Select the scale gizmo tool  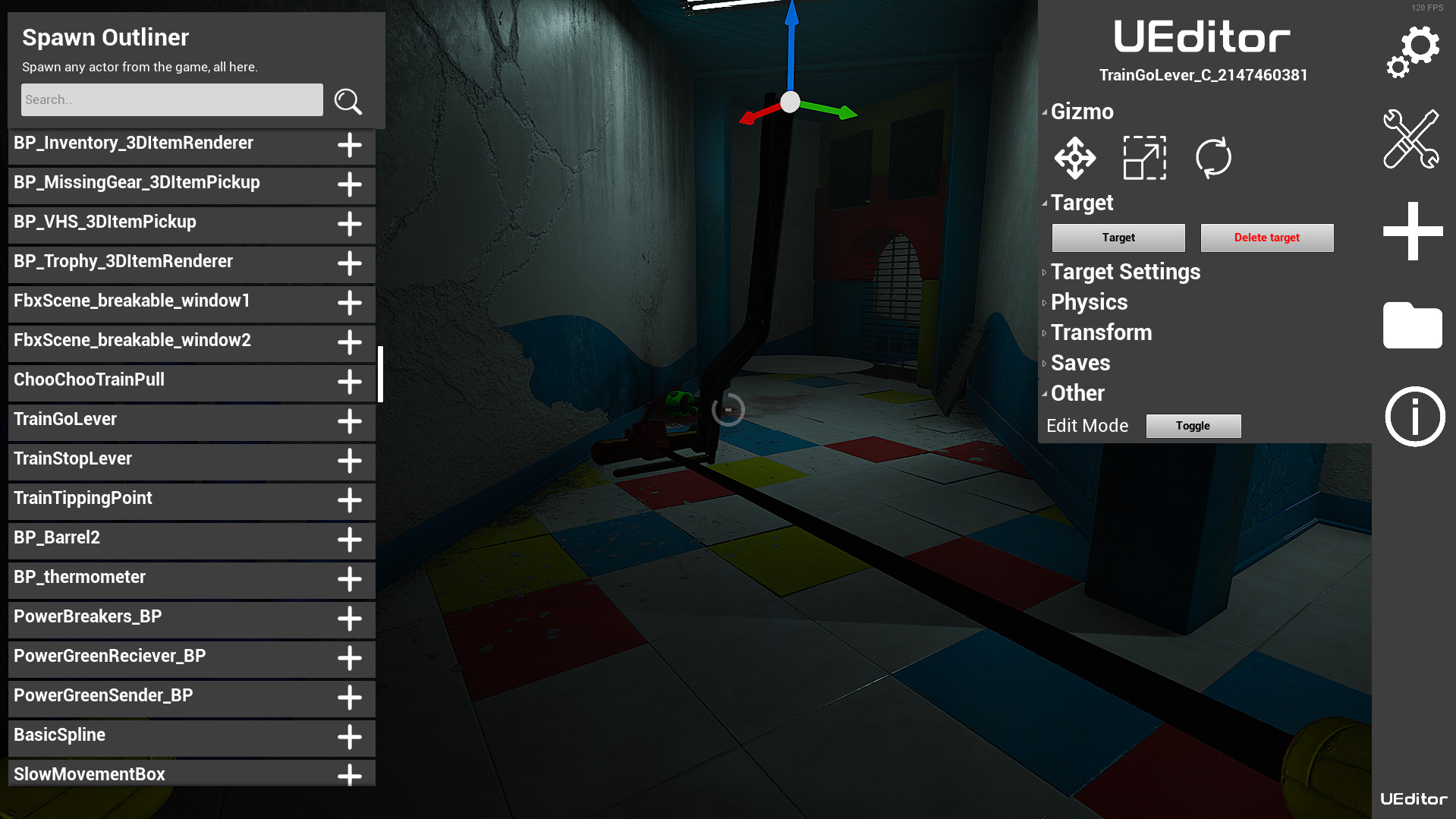tap(1144, 158)
